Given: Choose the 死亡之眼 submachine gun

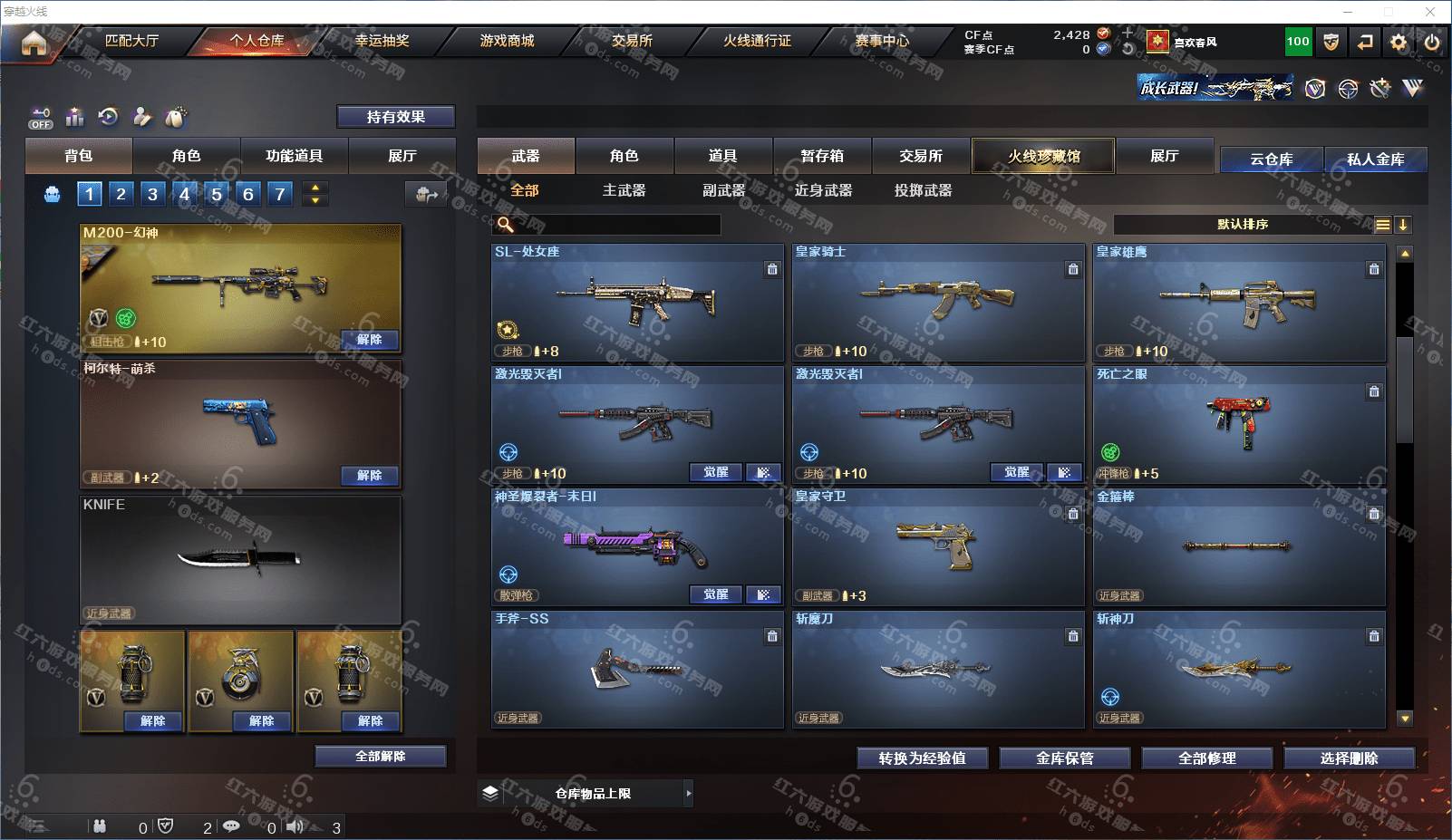Looking at the screenshot, I should [x=1239, y=425].
